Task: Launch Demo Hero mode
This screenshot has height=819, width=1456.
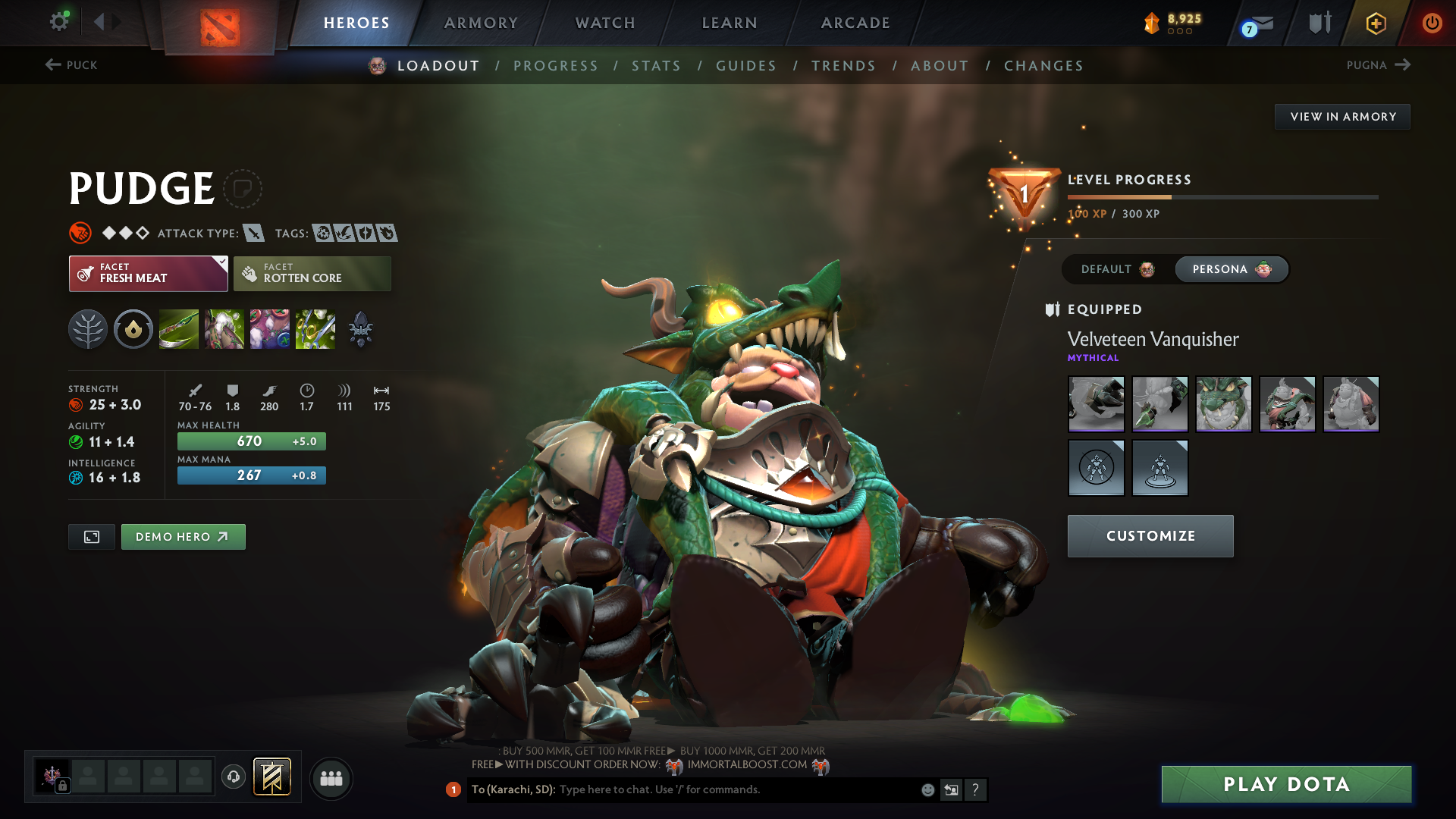Action: [183, 537]
